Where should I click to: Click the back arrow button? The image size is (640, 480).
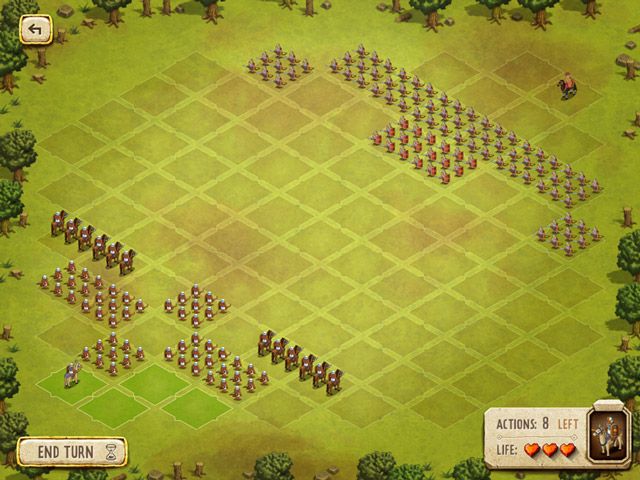click(36, 30)
